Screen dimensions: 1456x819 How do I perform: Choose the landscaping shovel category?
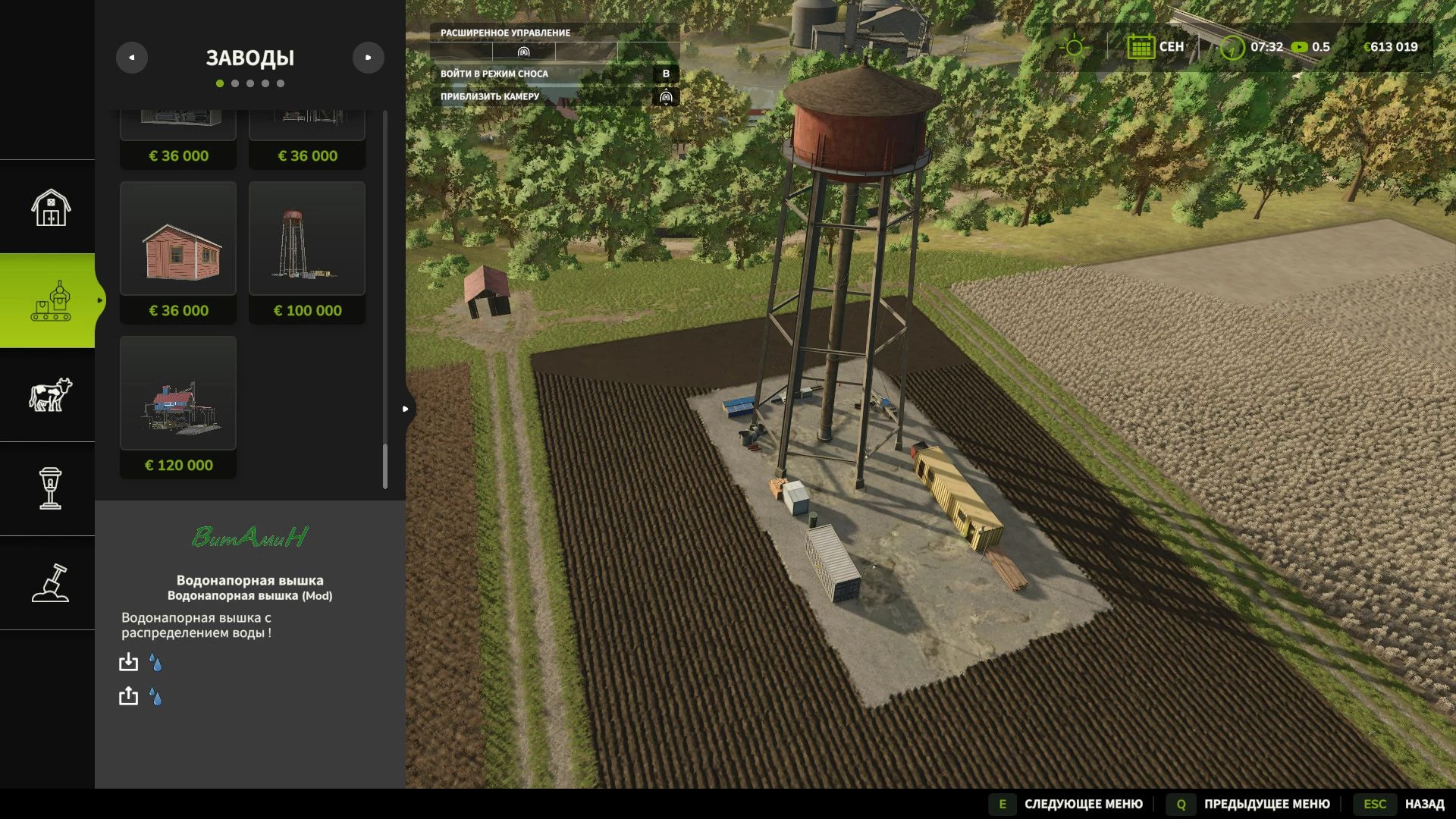[50, 583]
